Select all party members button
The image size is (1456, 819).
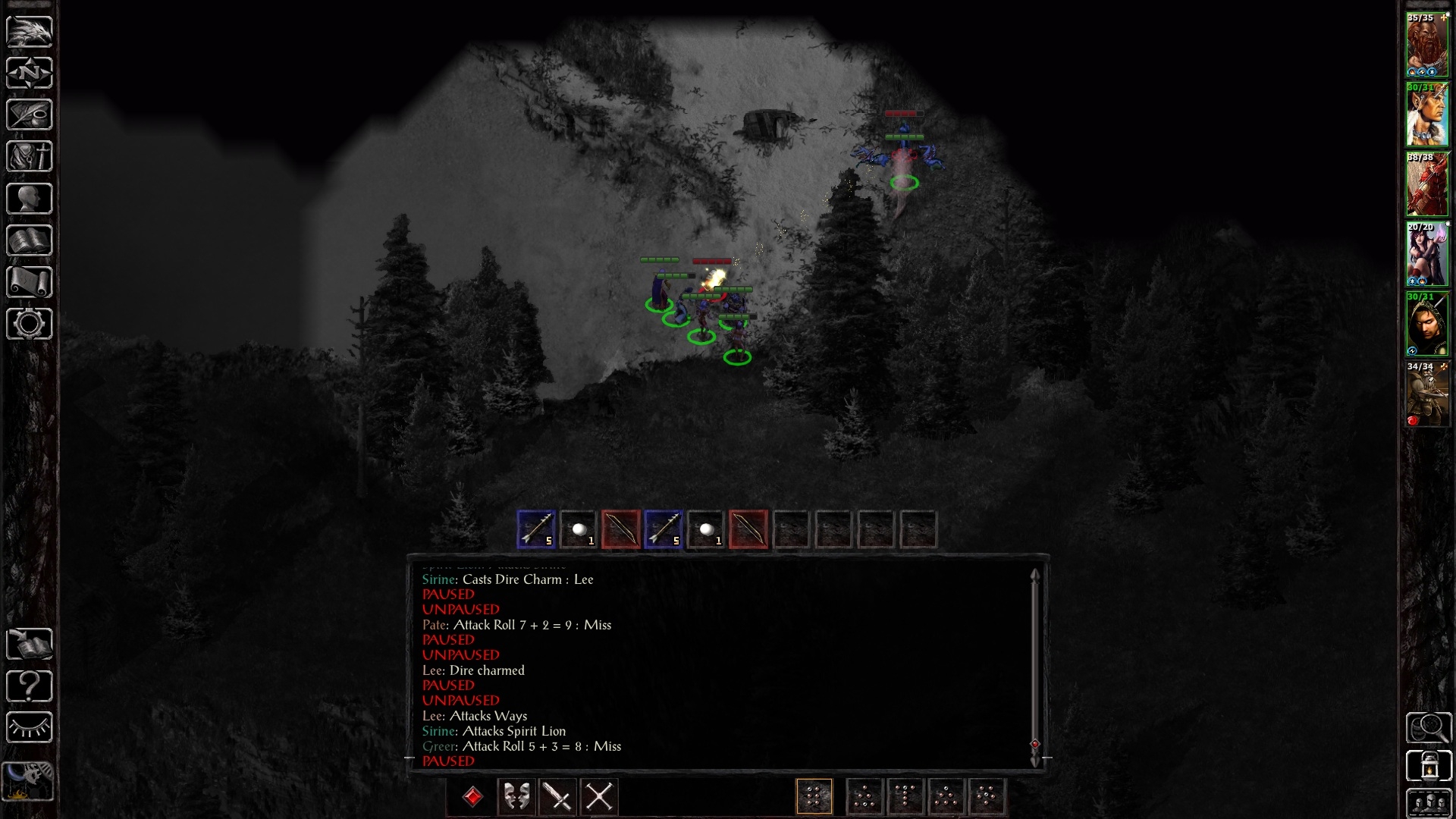(1429, 803)
